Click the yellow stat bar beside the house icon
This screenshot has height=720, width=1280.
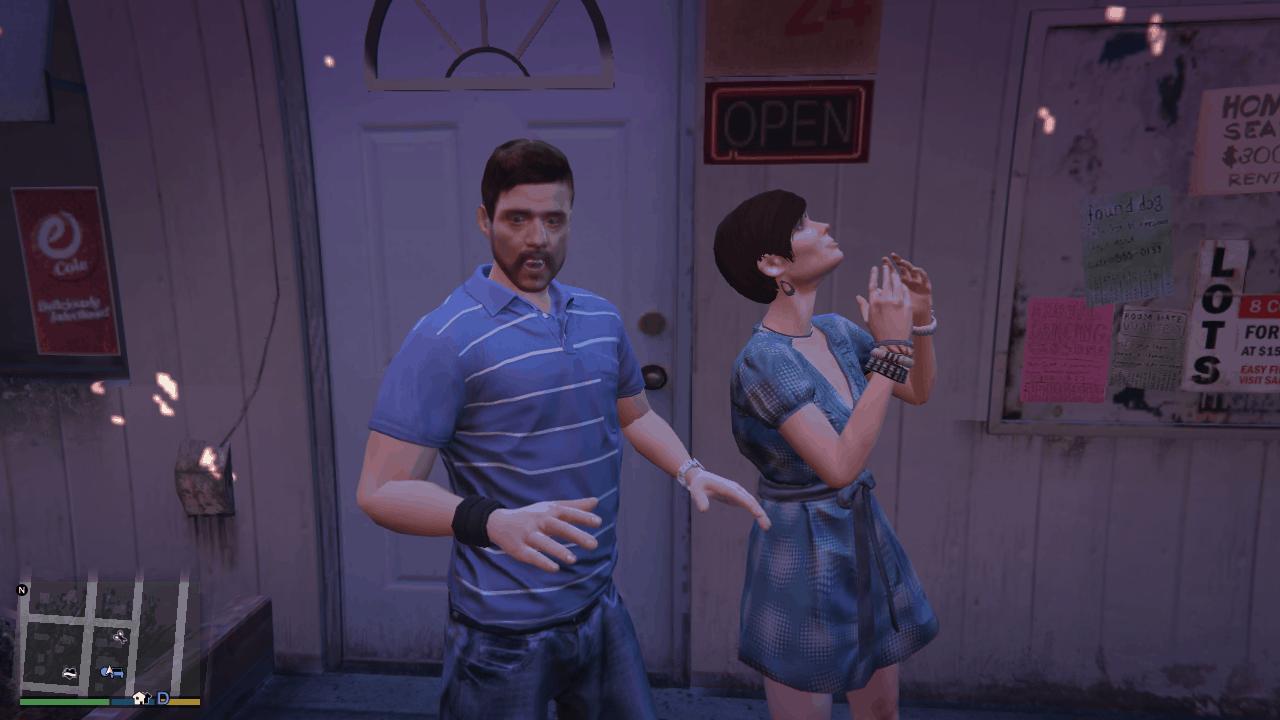[184, 700]
